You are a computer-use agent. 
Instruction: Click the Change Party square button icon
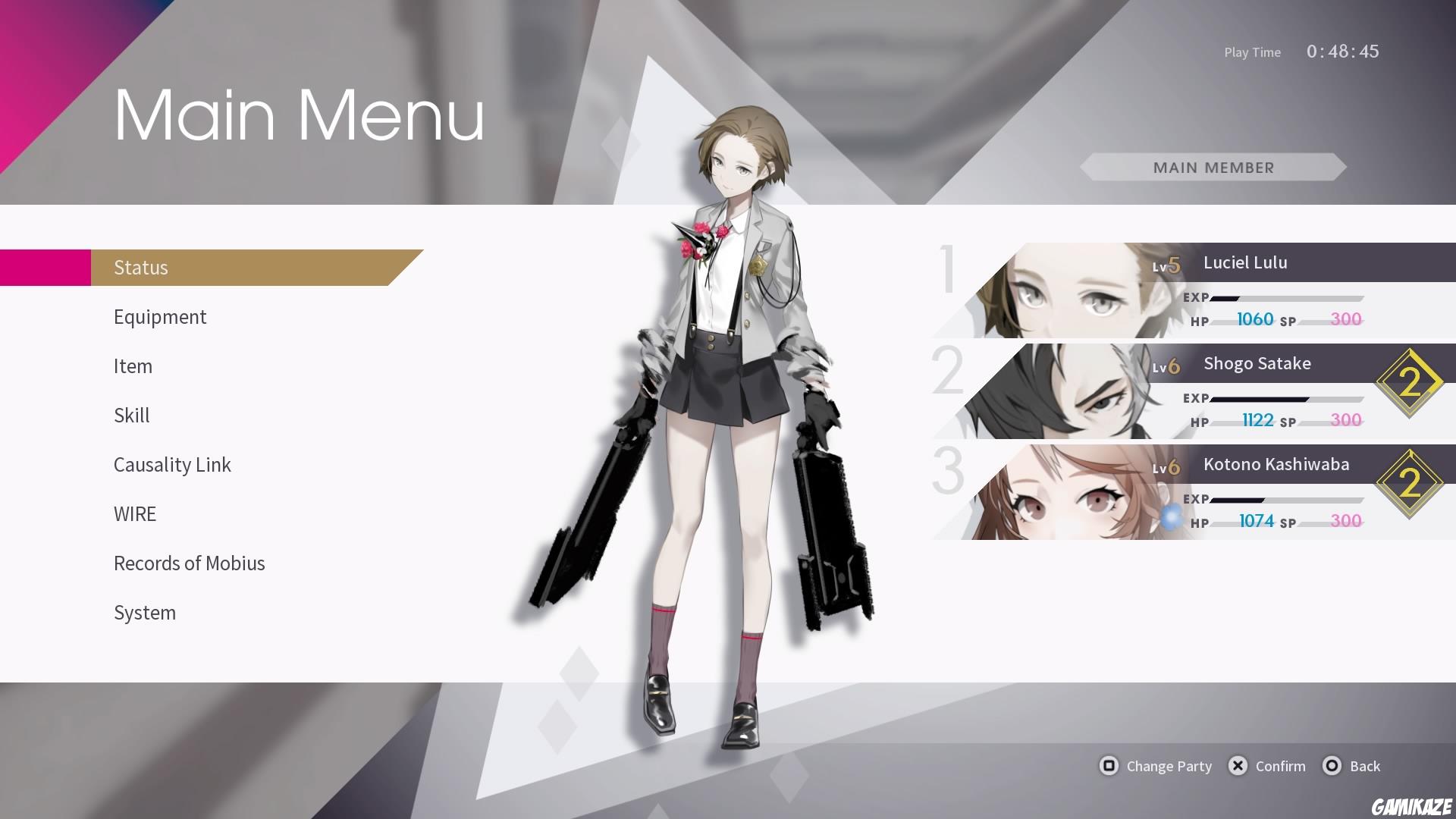[x=1109, y=766]
